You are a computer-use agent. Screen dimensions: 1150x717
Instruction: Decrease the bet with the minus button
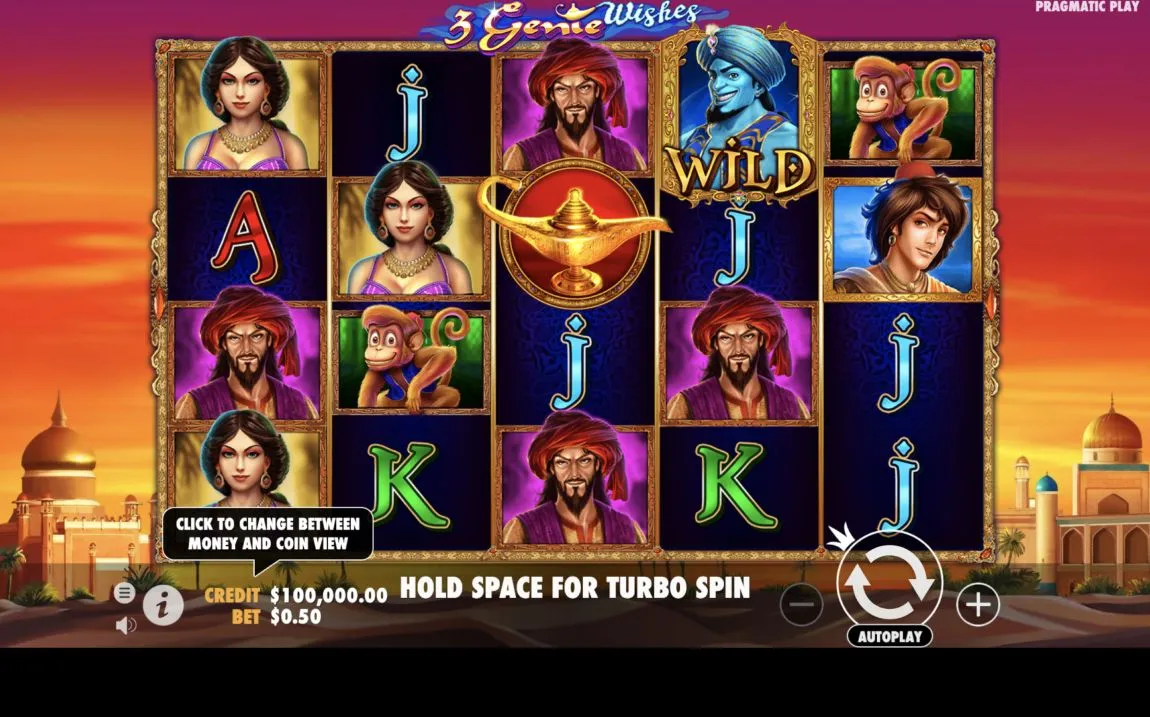(801, 604)
